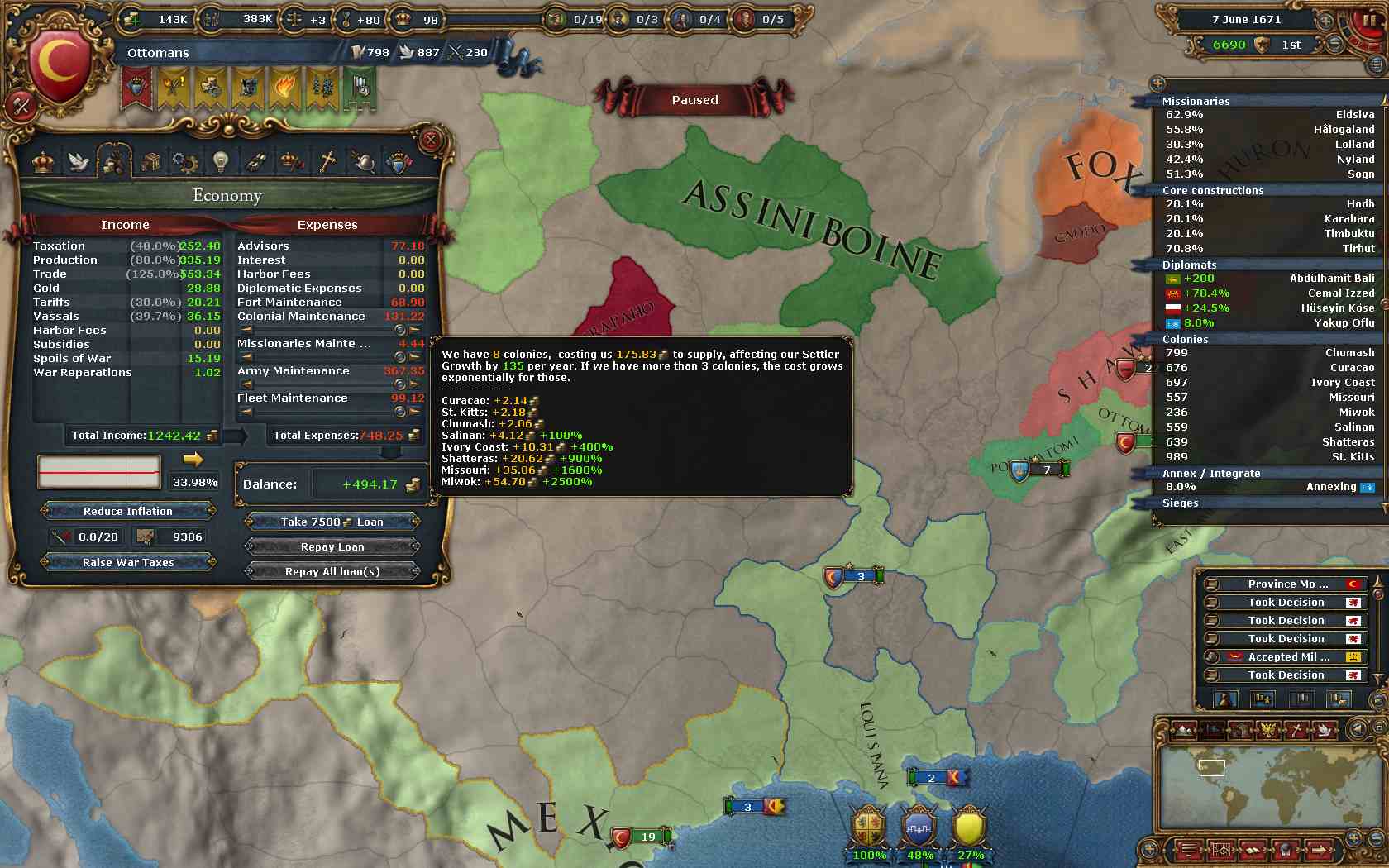This screenshot has width=1389, height=868.
Task: Click the Reduce Inflation button
Action: [128, 511]
